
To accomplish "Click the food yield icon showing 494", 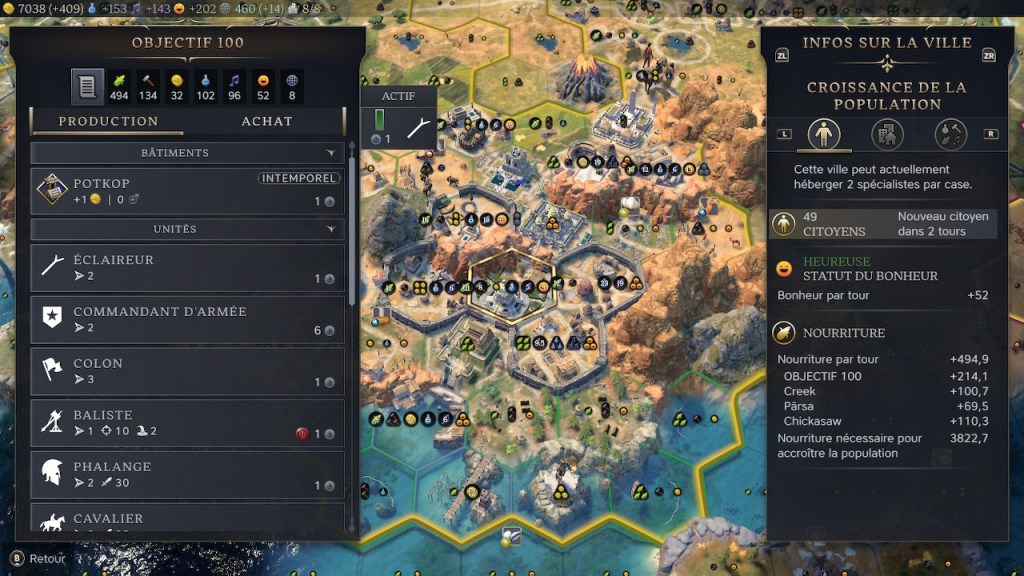I will point(119,87).
